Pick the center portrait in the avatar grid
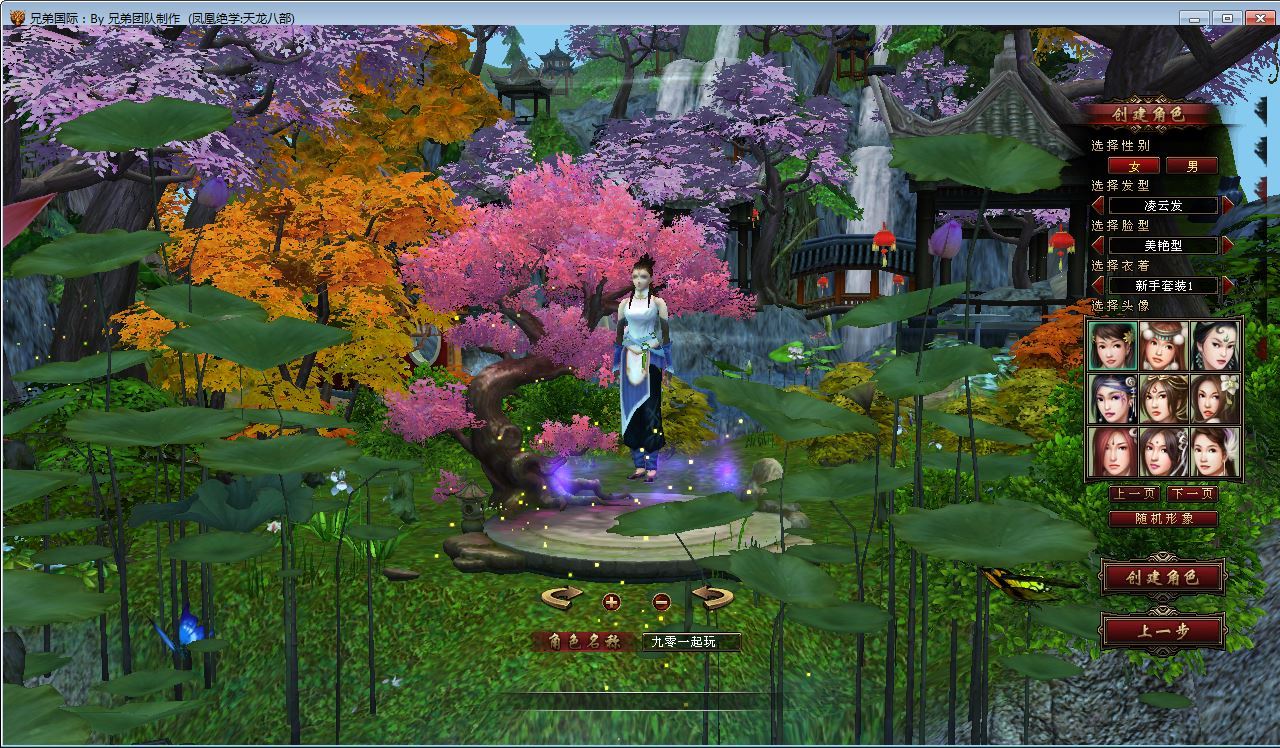Viewport: 1280px width, 748px height. (x=1164, y=399)
